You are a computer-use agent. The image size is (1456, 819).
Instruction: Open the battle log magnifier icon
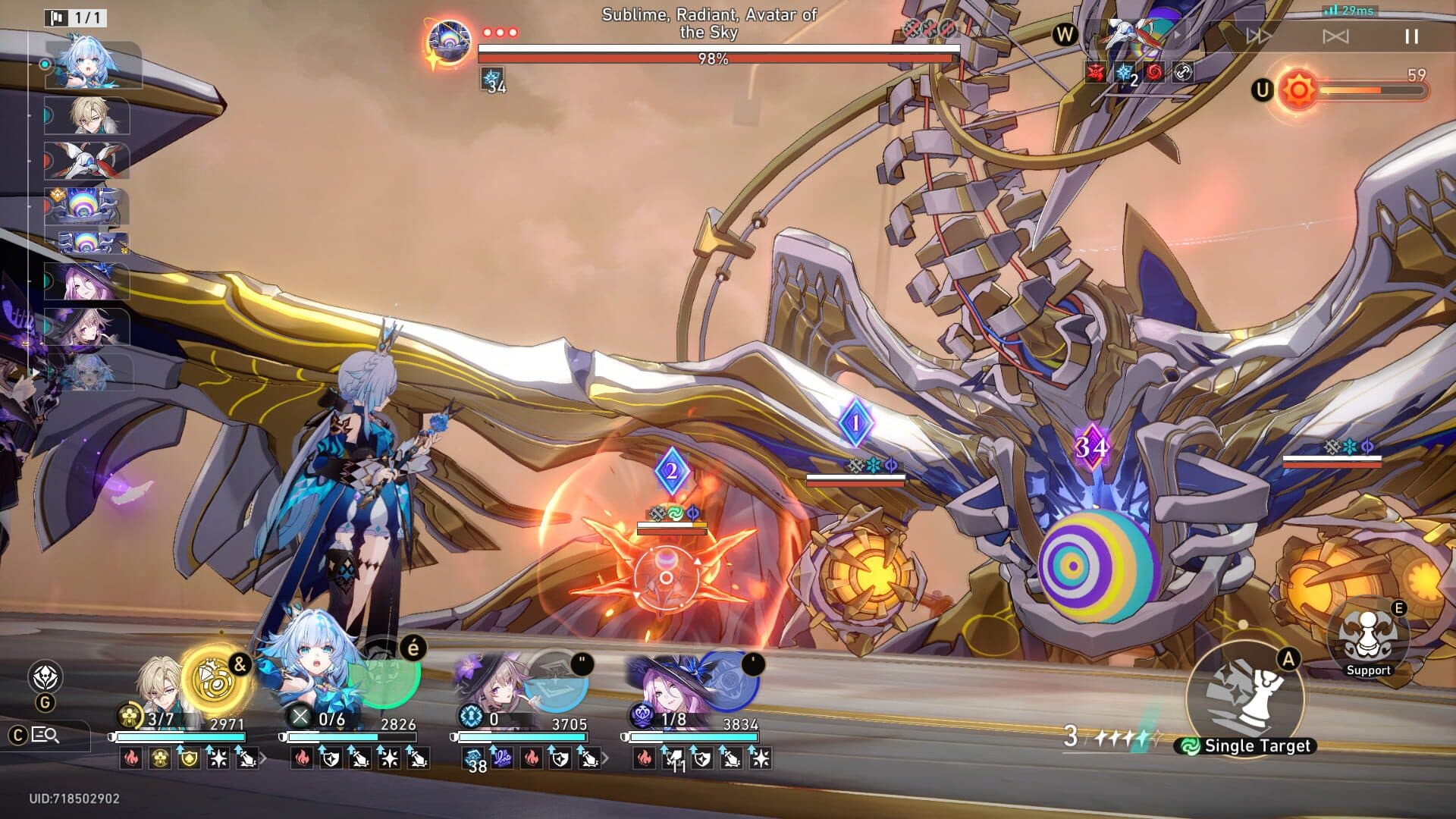click(x=44, y=734)
